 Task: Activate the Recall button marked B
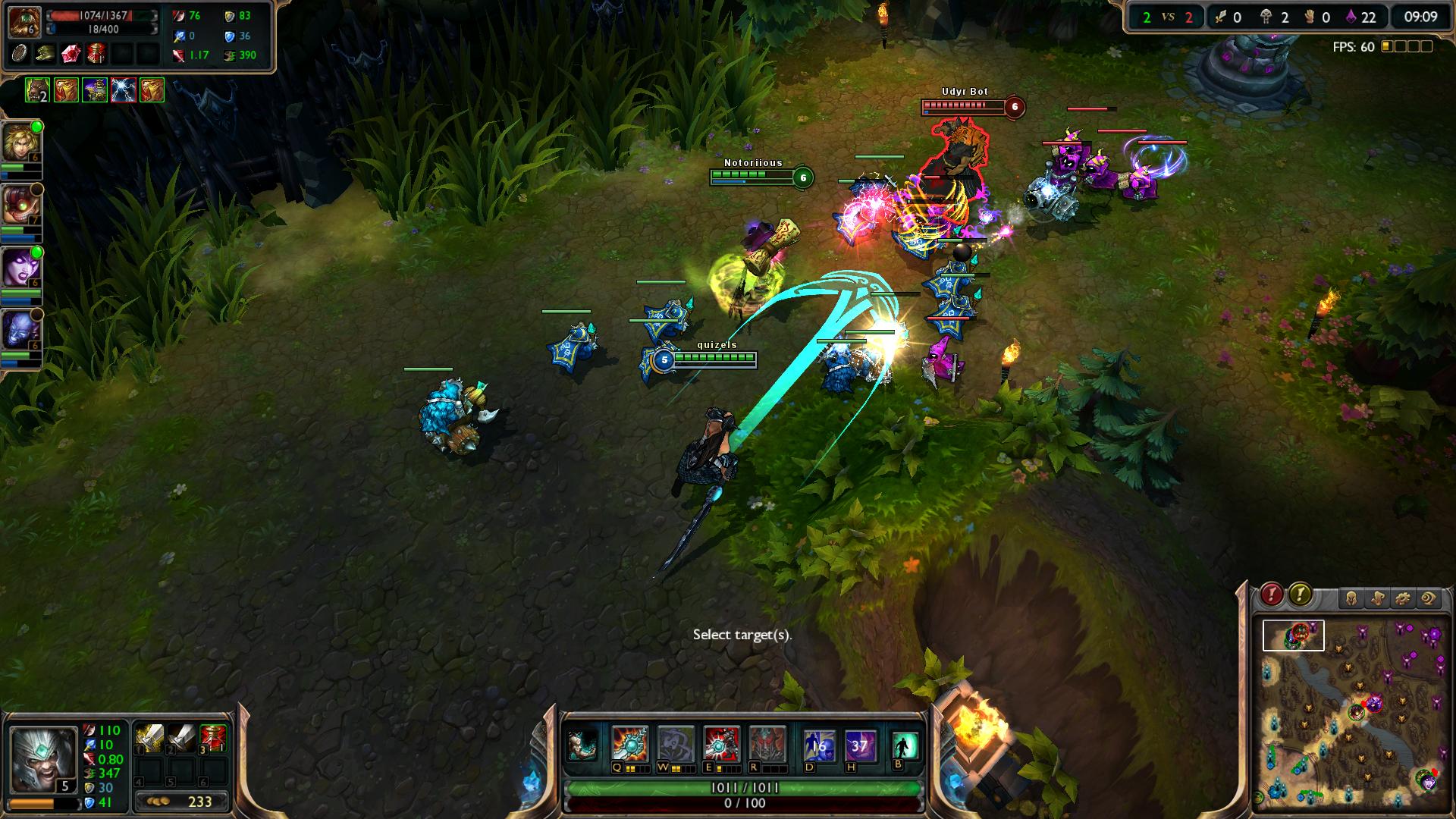(904, 745)
